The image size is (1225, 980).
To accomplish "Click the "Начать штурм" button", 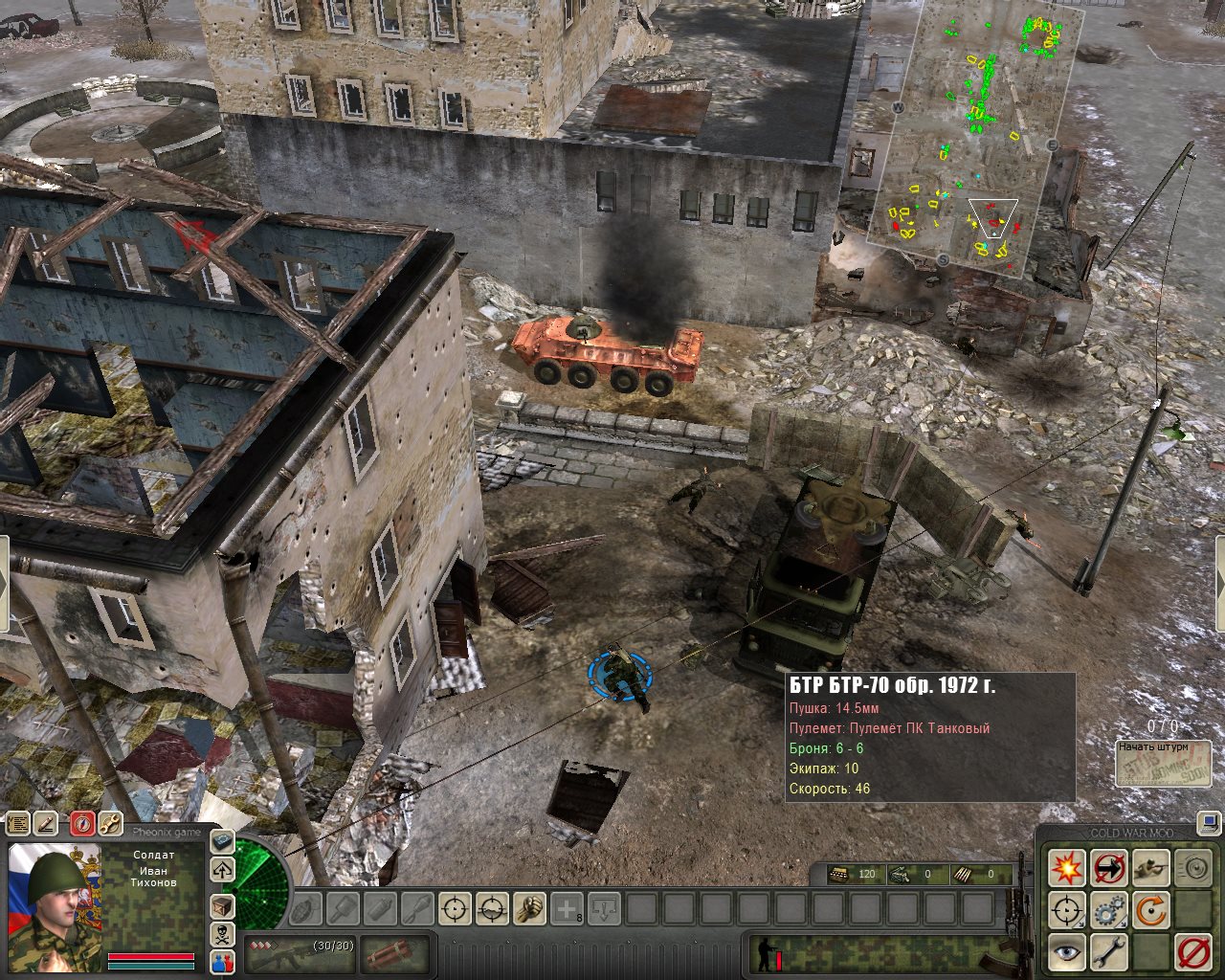I will coord(1163,764).
